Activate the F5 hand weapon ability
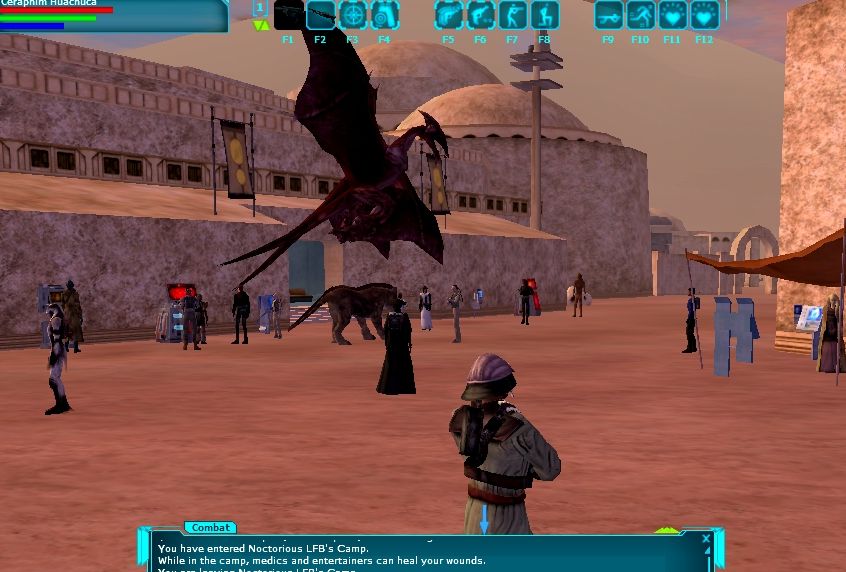This screenshot has width=846, height=572. (448, 15)
